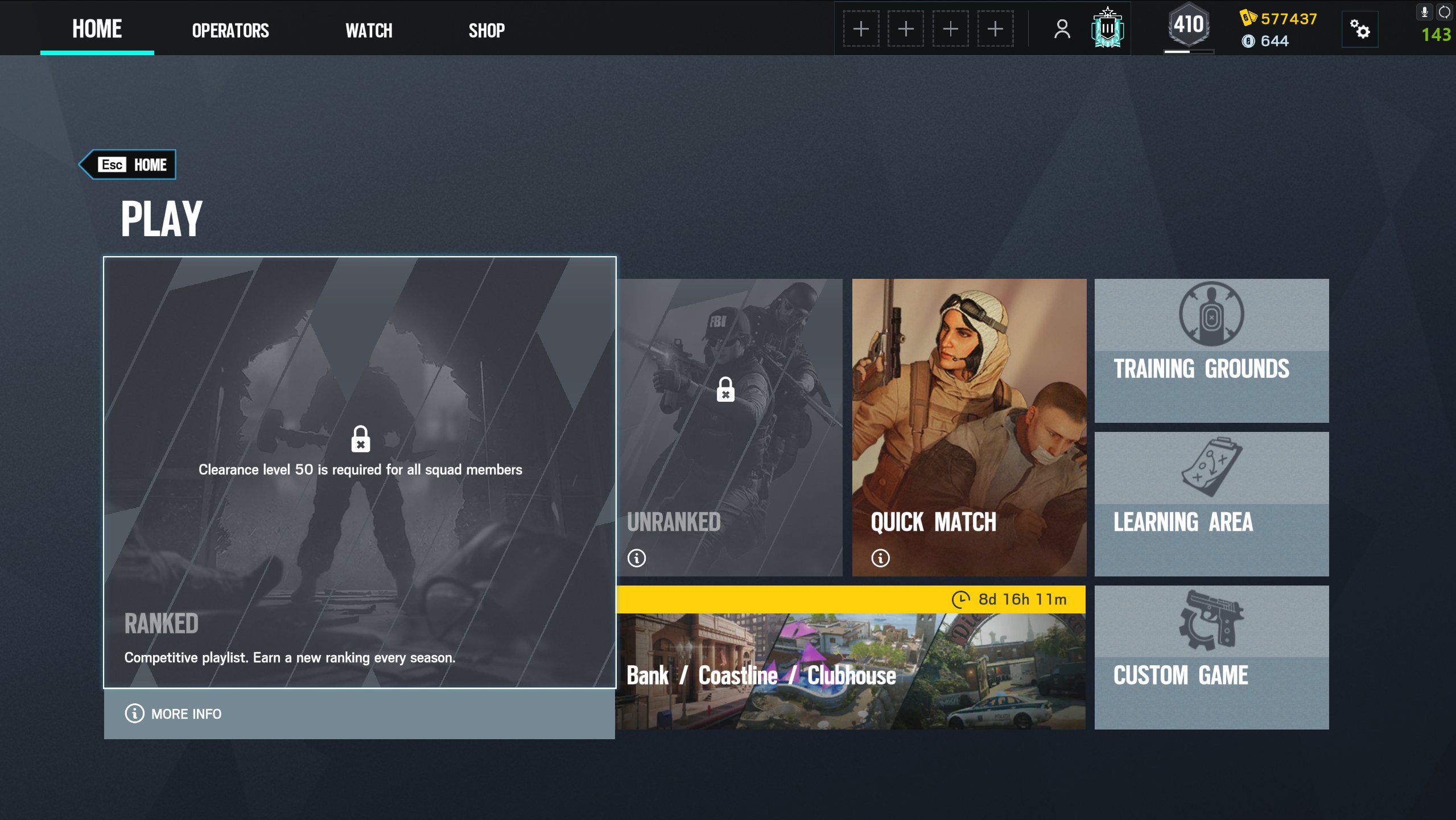Switch to the Operators tab
This screenshot has width=1456, height=820.
tap(229, 30)
